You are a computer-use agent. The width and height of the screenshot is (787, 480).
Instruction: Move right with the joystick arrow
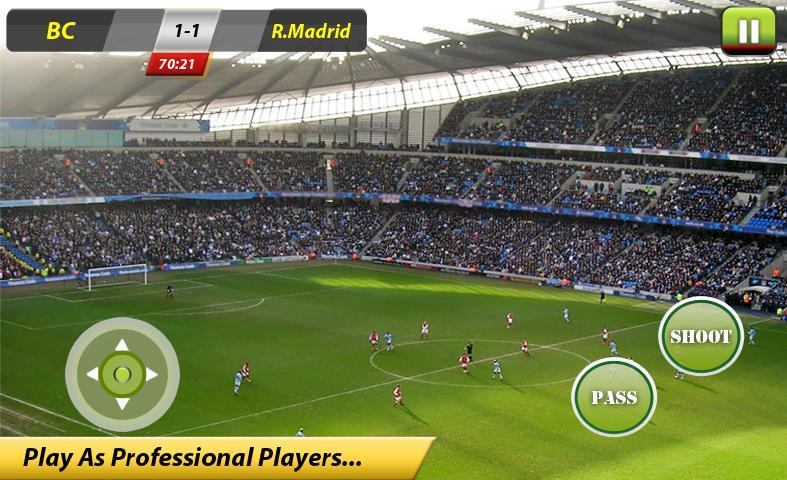[152, 375]
